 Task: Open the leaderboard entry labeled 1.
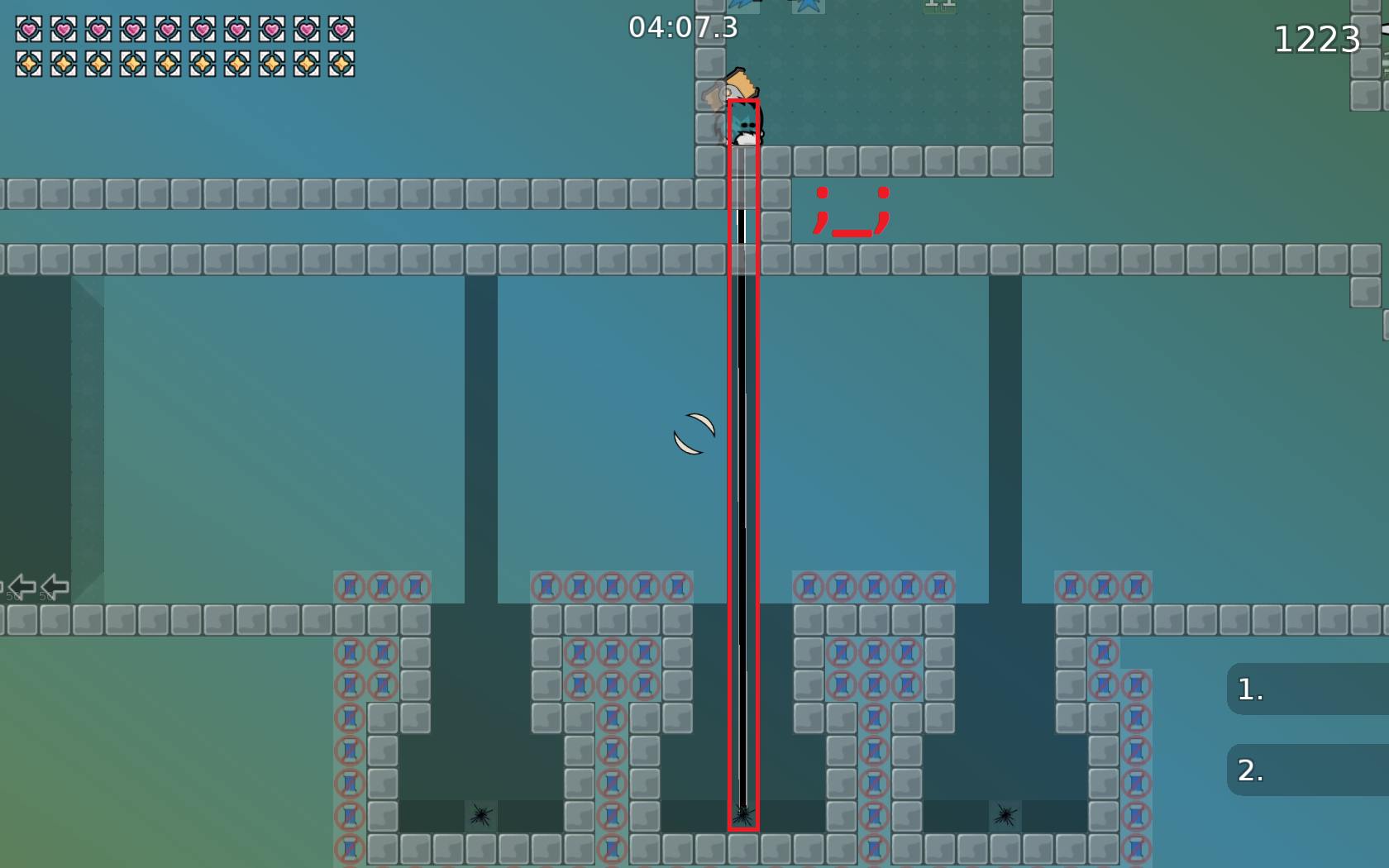pyautogui.click(x=1305, y=688)
